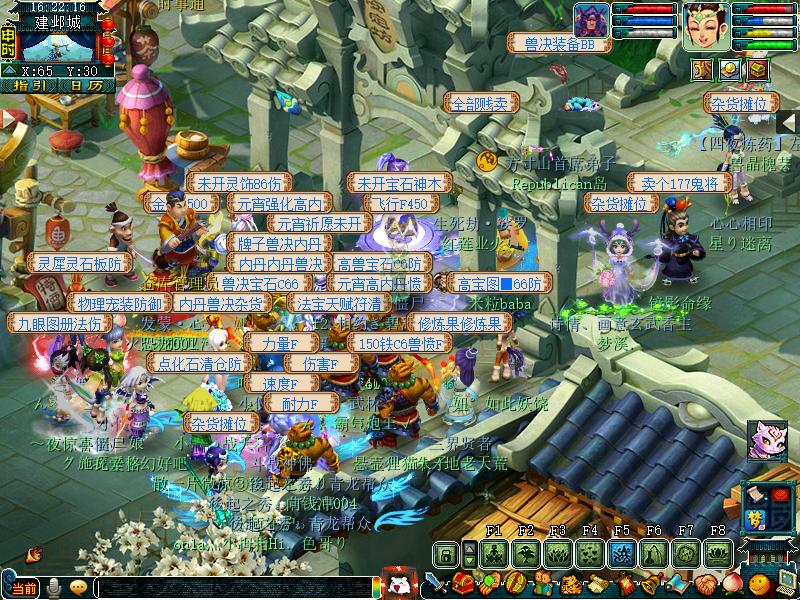Click the smiley face icon in toolbar
Image resolution: width=800 pixels, height=600 pixels.
760,582
